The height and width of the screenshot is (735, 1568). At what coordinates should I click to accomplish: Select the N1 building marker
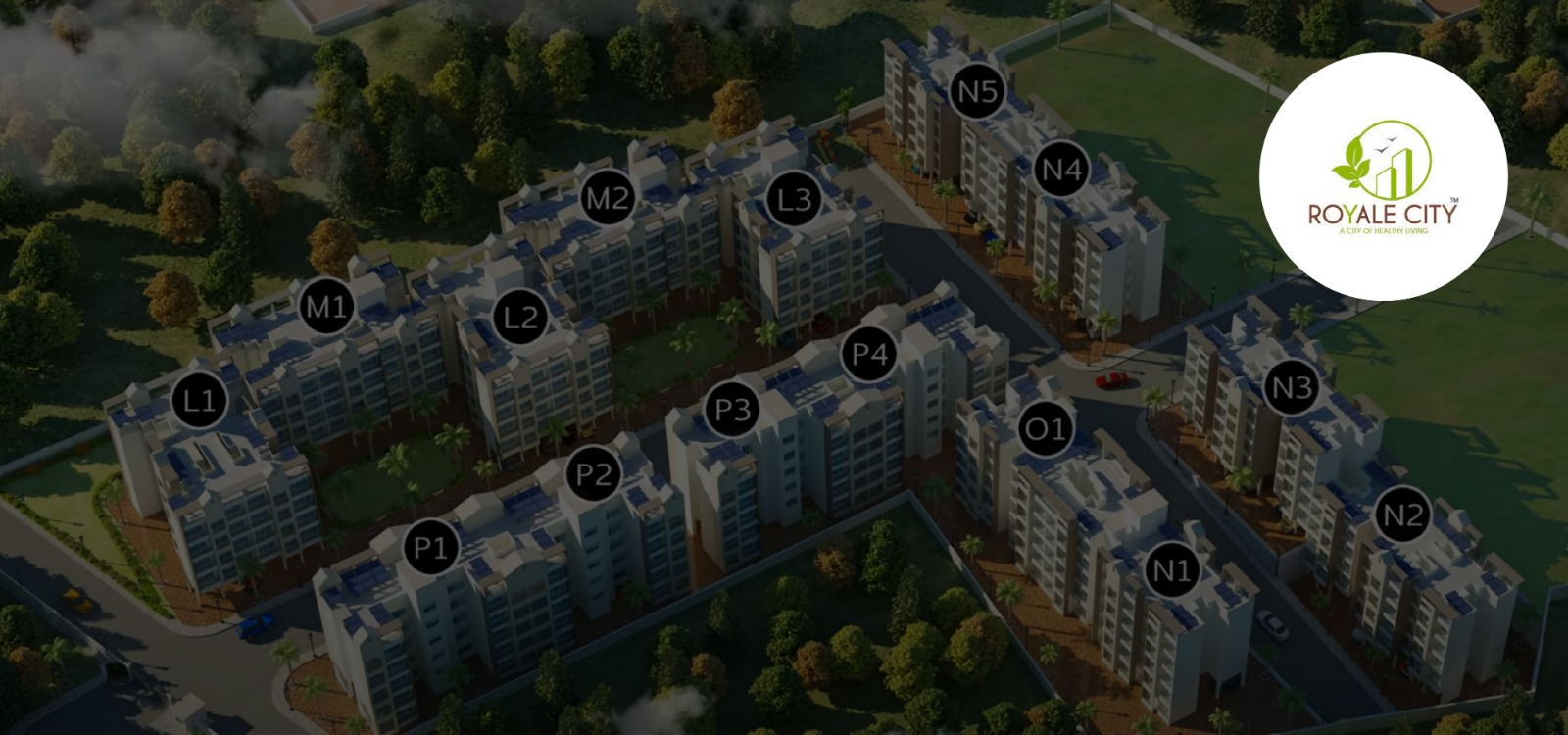[1171, 569]
